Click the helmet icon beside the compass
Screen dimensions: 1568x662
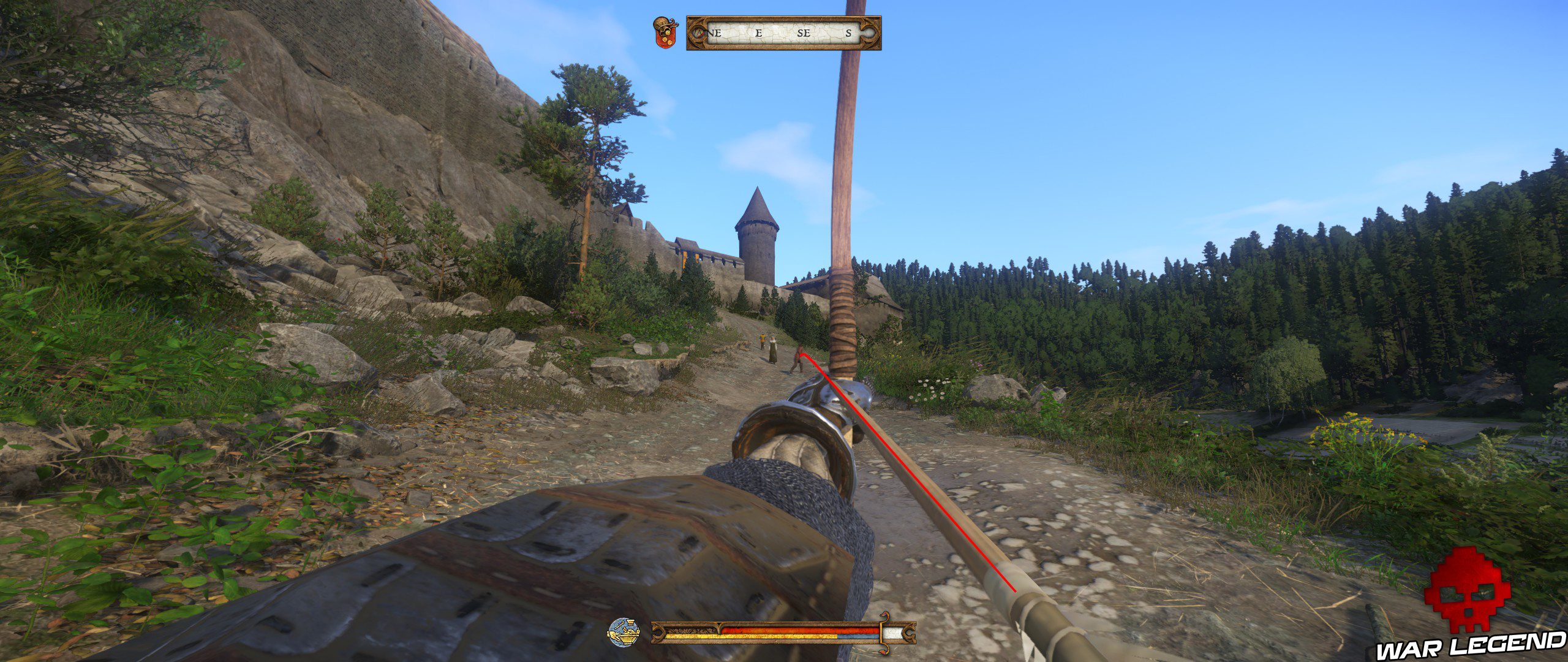coord(661,23)
